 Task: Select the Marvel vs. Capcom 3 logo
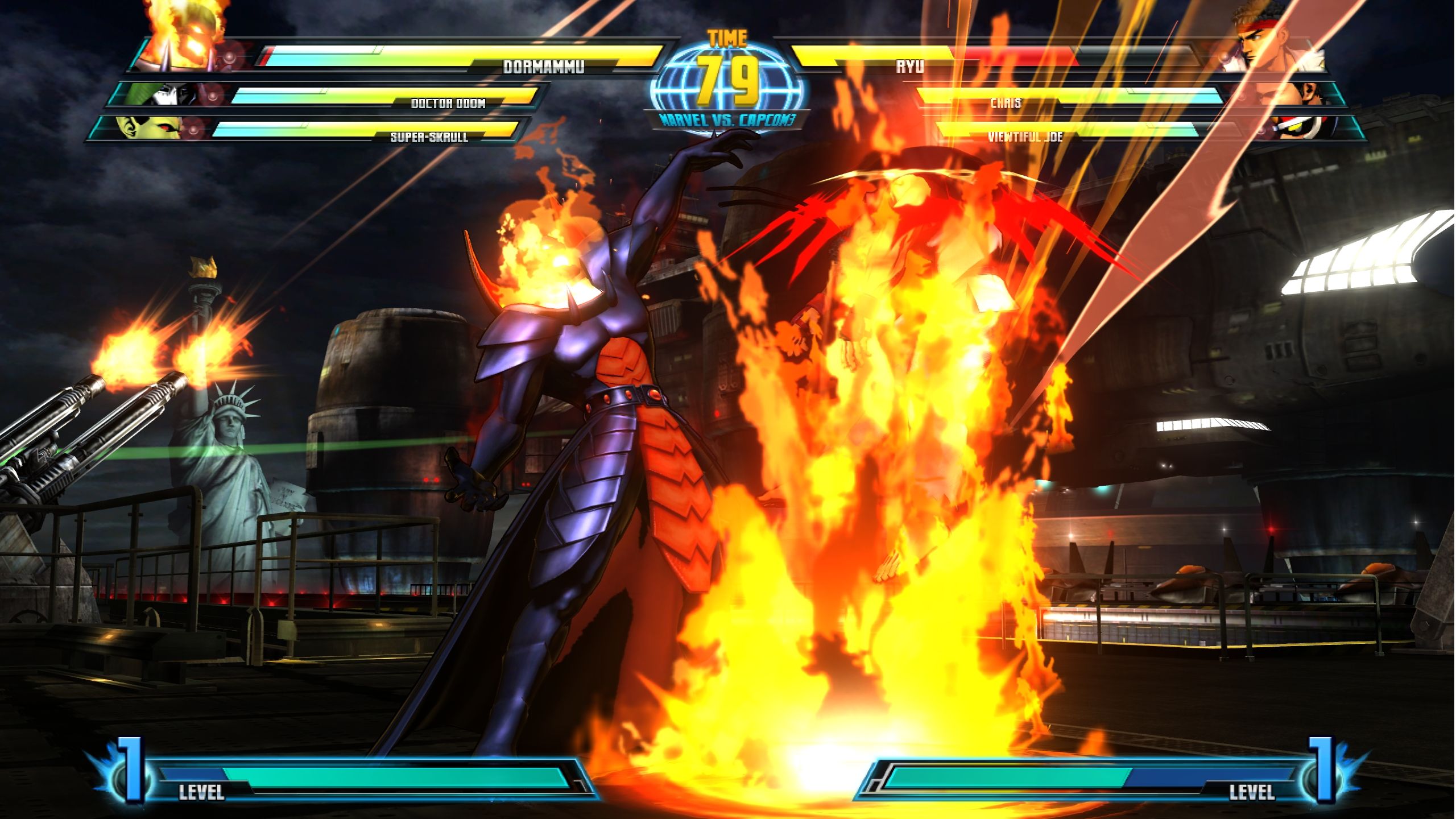(x=728, y=121)
